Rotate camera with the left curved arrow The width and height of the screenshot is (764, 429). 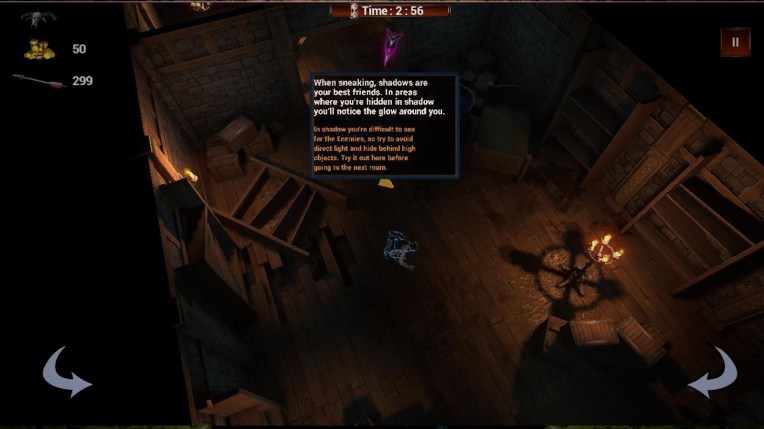tap(66, 372)
